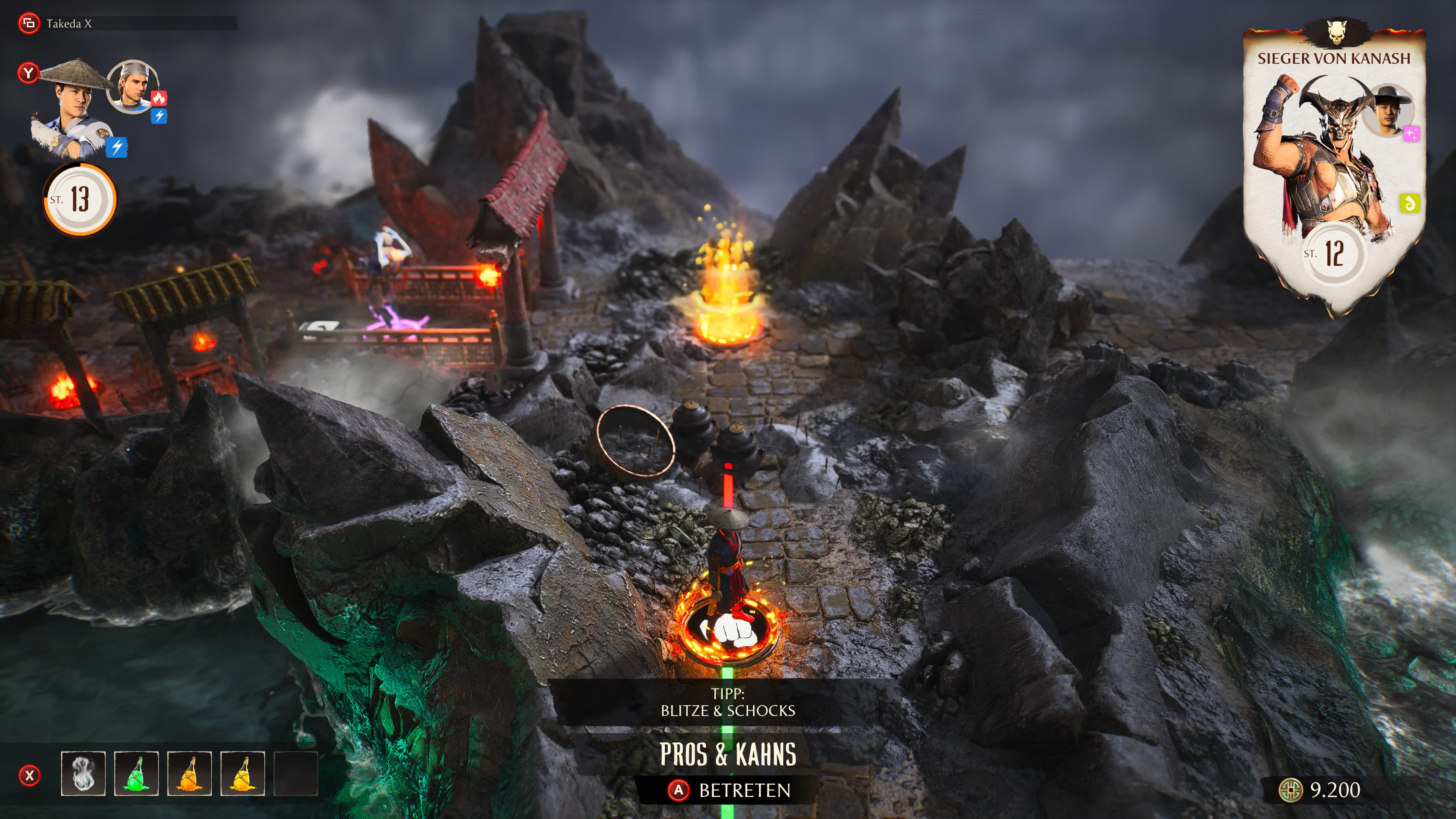The width and height of the screenshot is (1456, 819).
Task: Inspect the large lightning icon beside Raiden
Action: (x=117, y=147)
